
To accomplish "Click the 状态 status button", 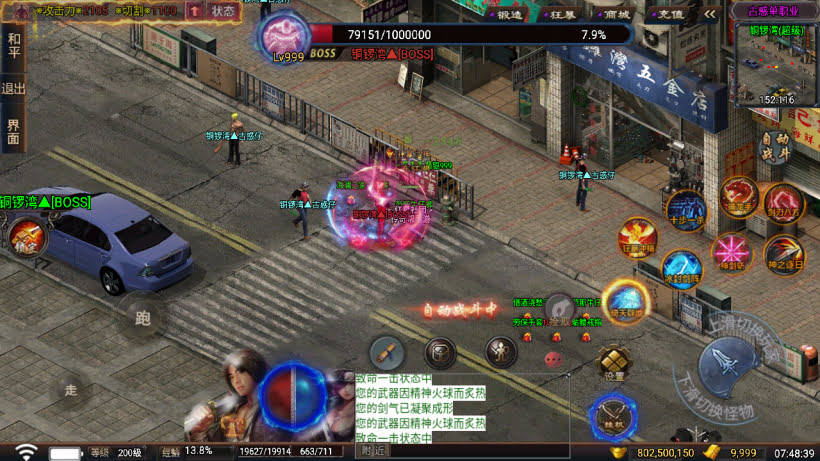I will pyautogui.click(x=223, y=12).
